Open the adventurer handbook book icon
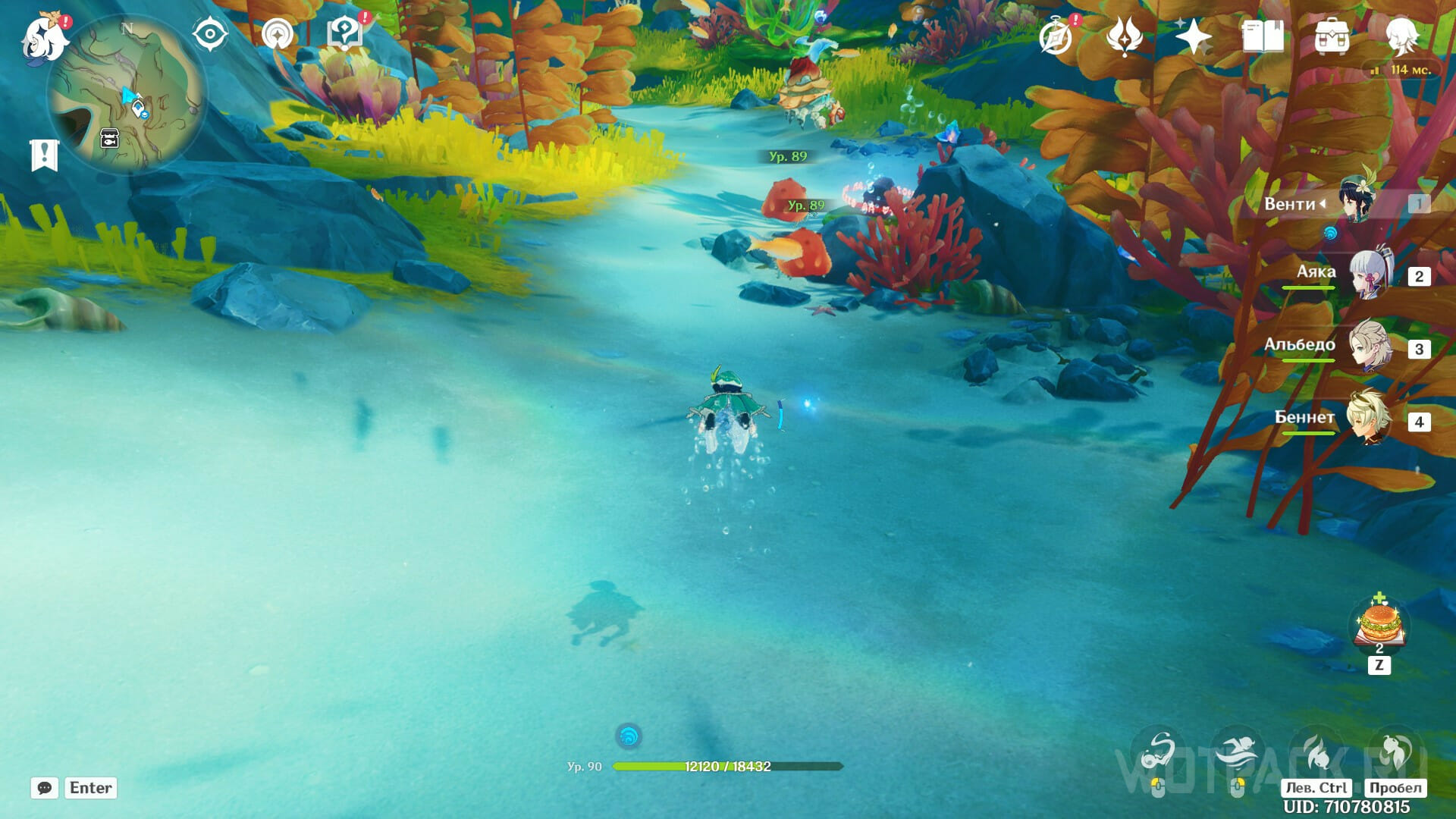Screen dimensions: 1456x819 point(1263,36)
